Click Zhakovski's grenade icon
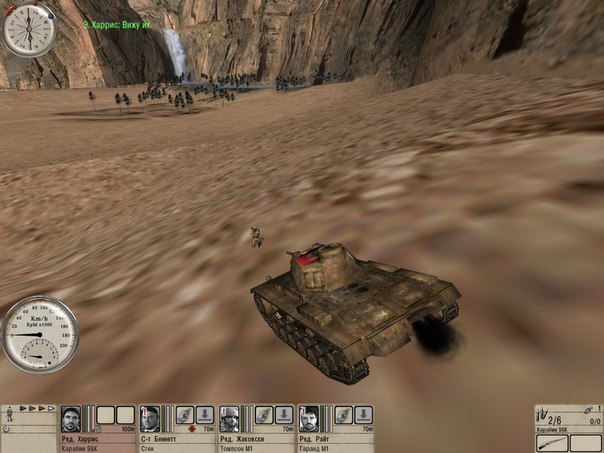 coord(264,415)
